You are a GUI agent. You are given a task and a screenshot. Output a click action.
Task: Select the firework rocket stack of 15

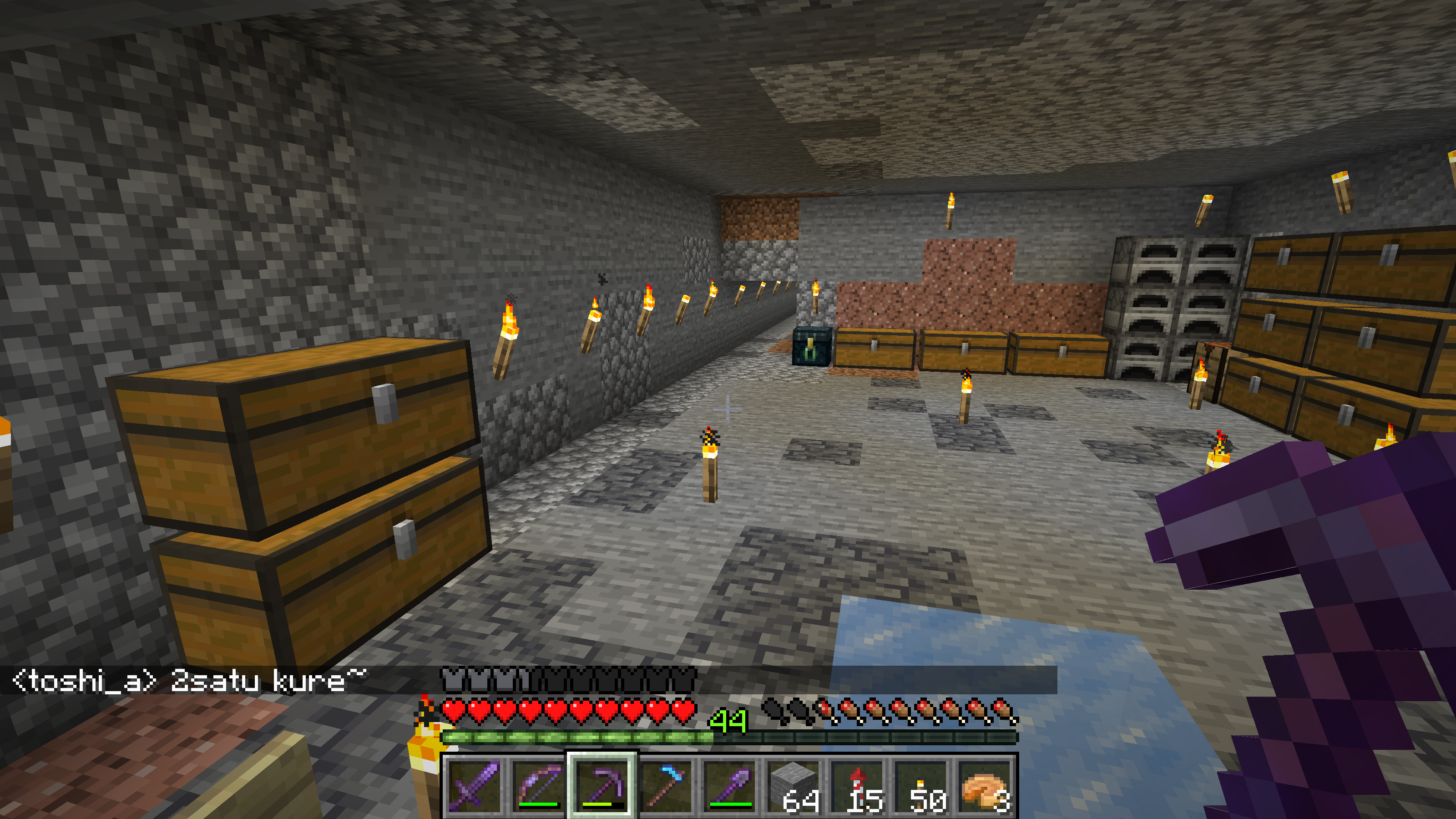click(858, 784)
